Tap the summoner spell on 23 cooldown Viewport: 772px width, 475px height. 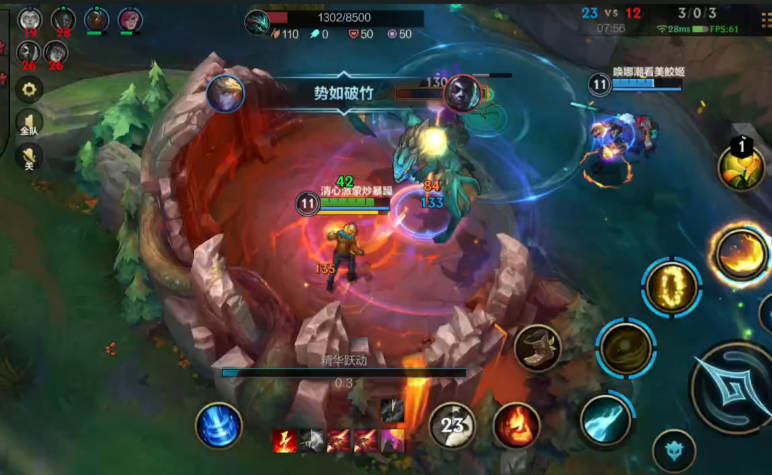453,425
